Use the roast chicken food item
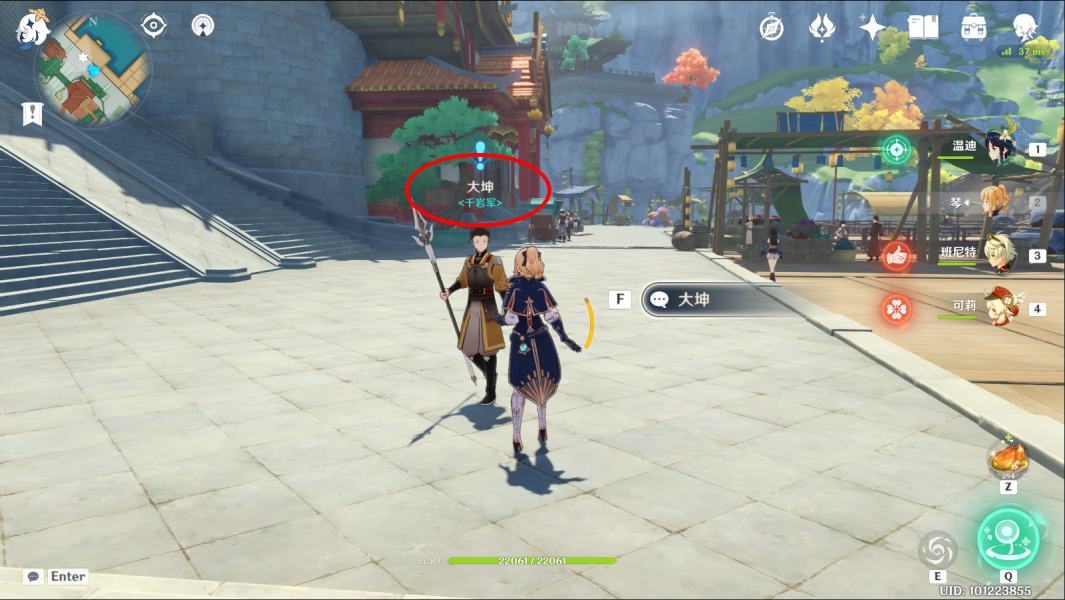1065x600 pixels. [1008, 460]
